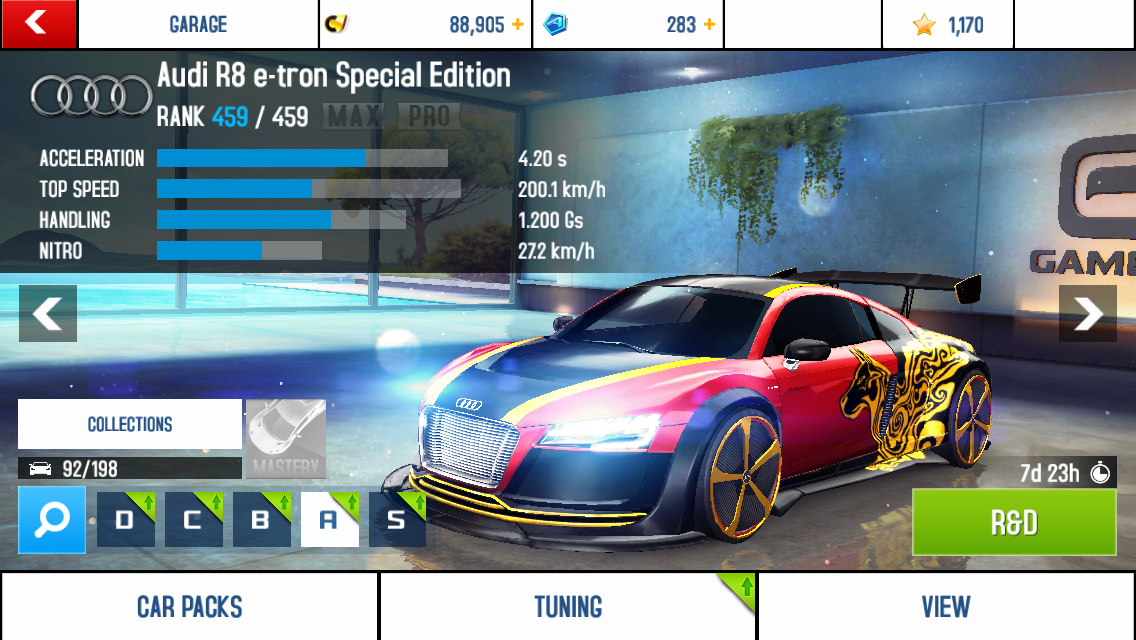Open the Tuning menu
1136x640 pixels.
[x=567, y=606]
